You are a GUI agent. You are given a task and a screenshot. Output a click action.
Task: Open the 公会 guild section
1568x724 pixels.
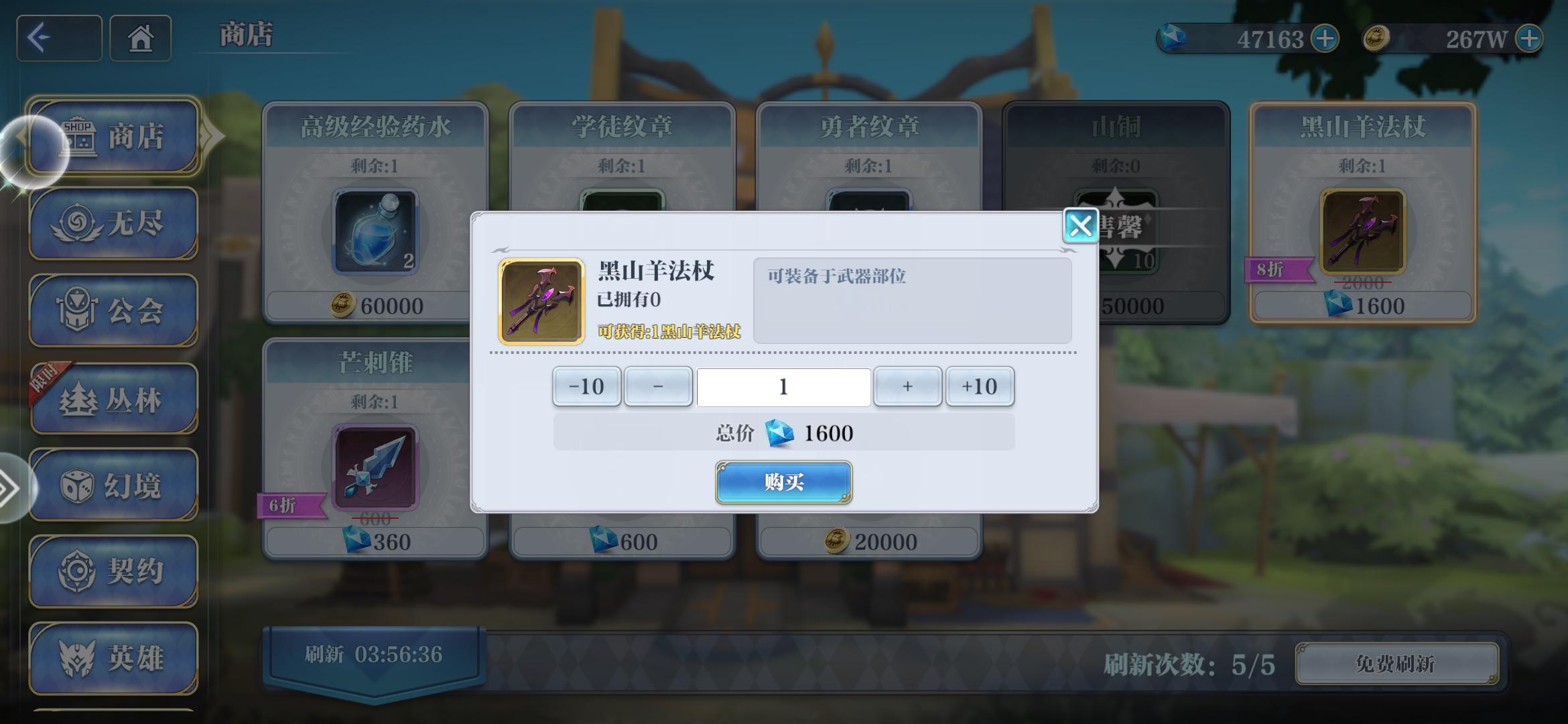[x=114, y=310]
